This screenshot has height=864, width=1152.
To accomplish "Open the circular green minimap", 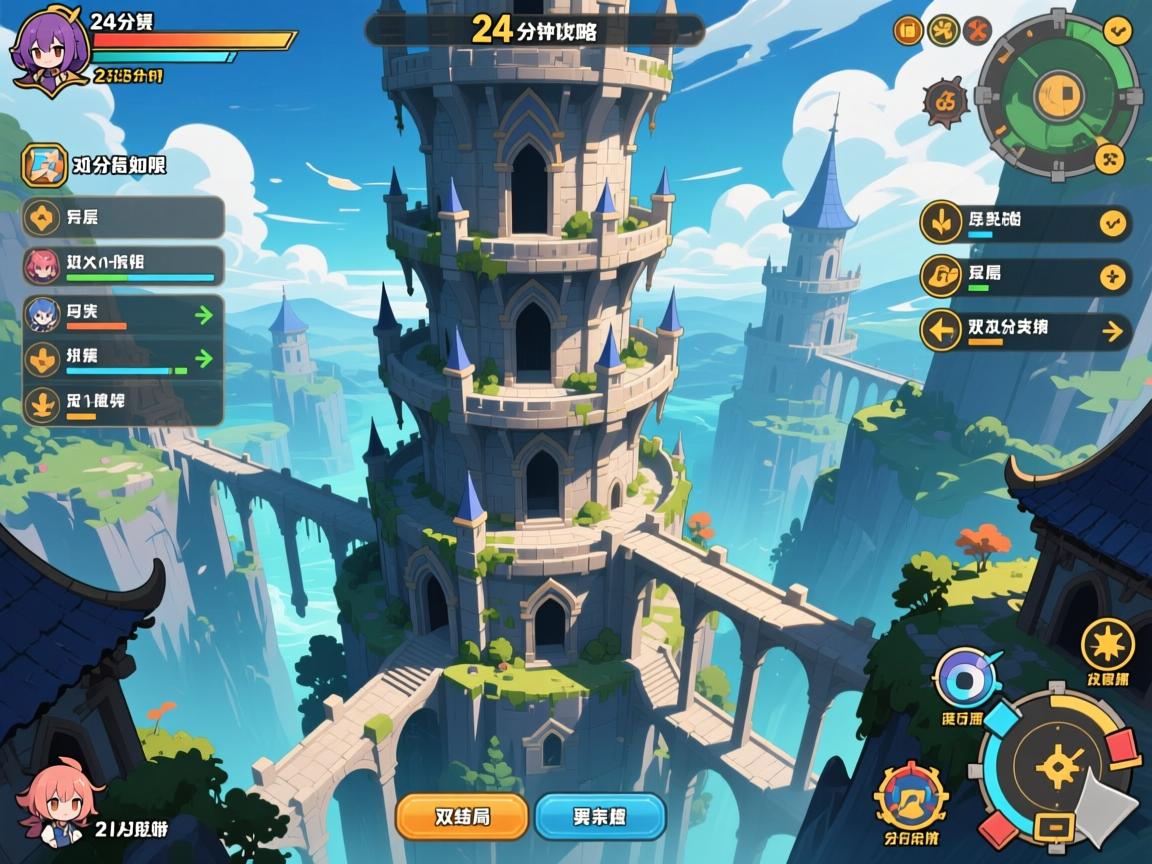I will (x=1057, y=95).
